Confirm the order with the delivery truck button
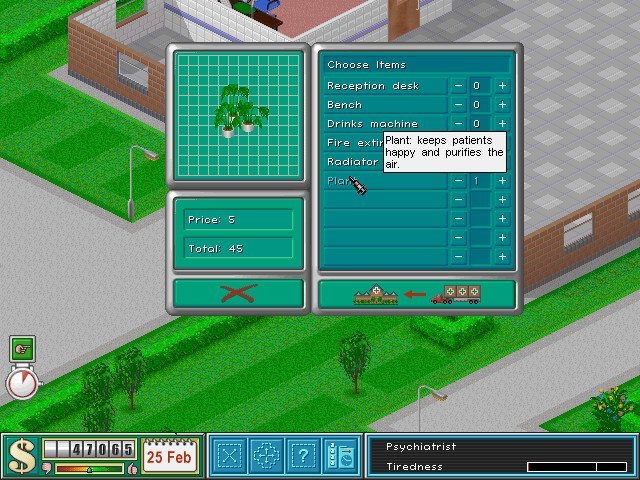The image size is (640, 480). click(x=416, y=294)
